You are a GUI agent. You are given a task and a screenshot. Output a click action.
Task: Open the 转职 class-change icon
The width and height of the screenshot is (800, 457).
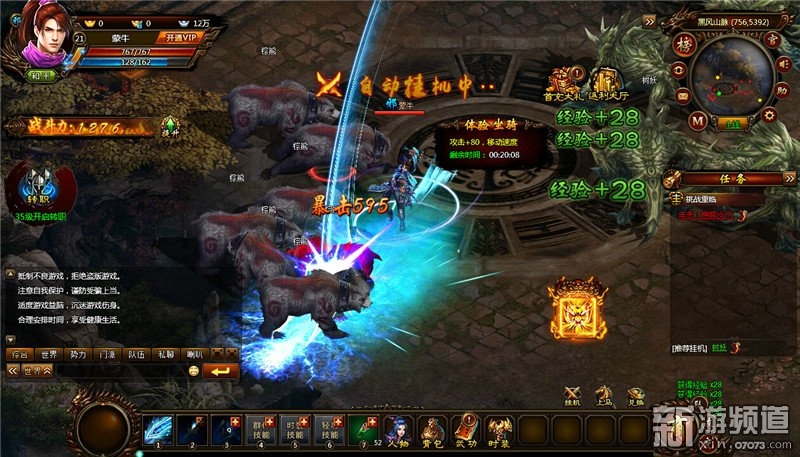(x=37, y=187)
